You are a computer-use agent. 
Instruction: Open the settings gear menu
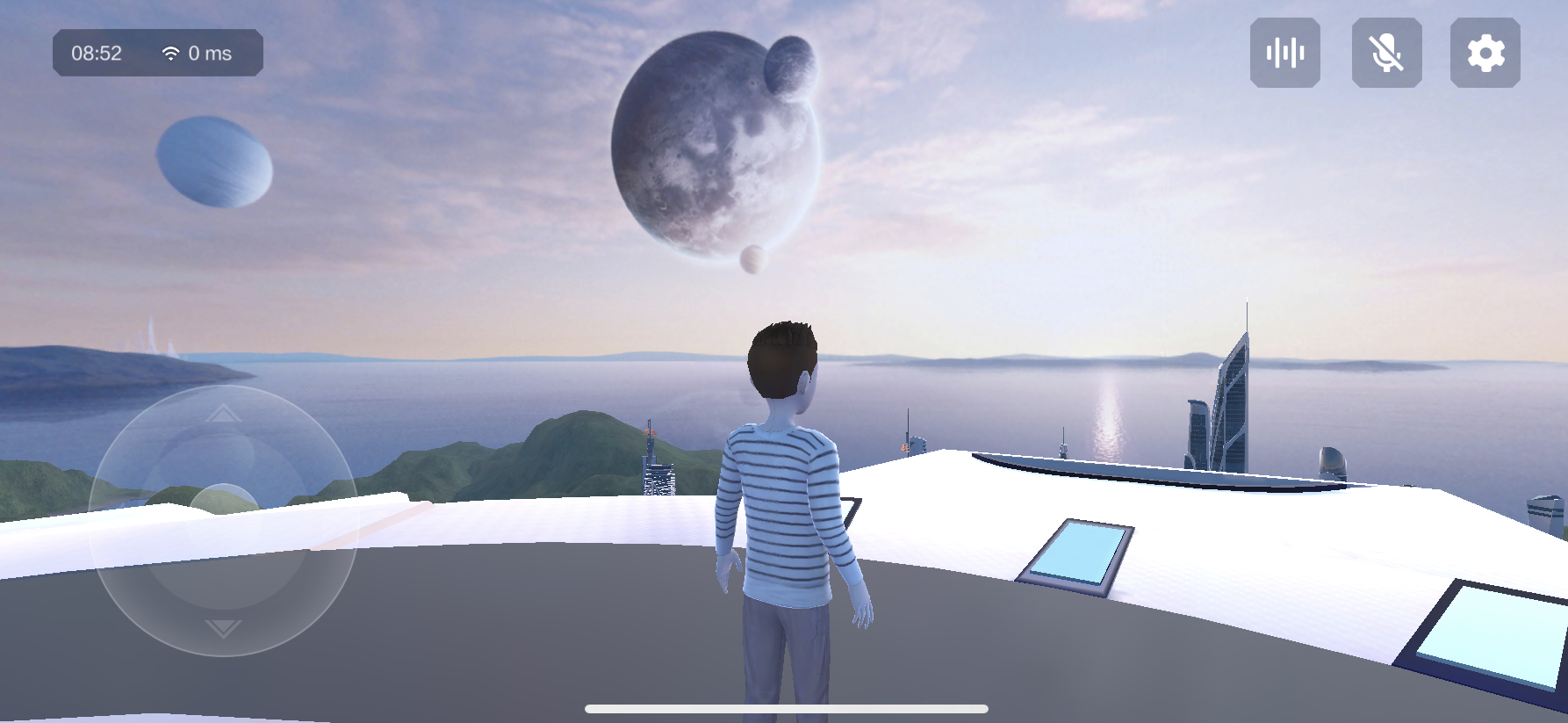pos(1485,53)
